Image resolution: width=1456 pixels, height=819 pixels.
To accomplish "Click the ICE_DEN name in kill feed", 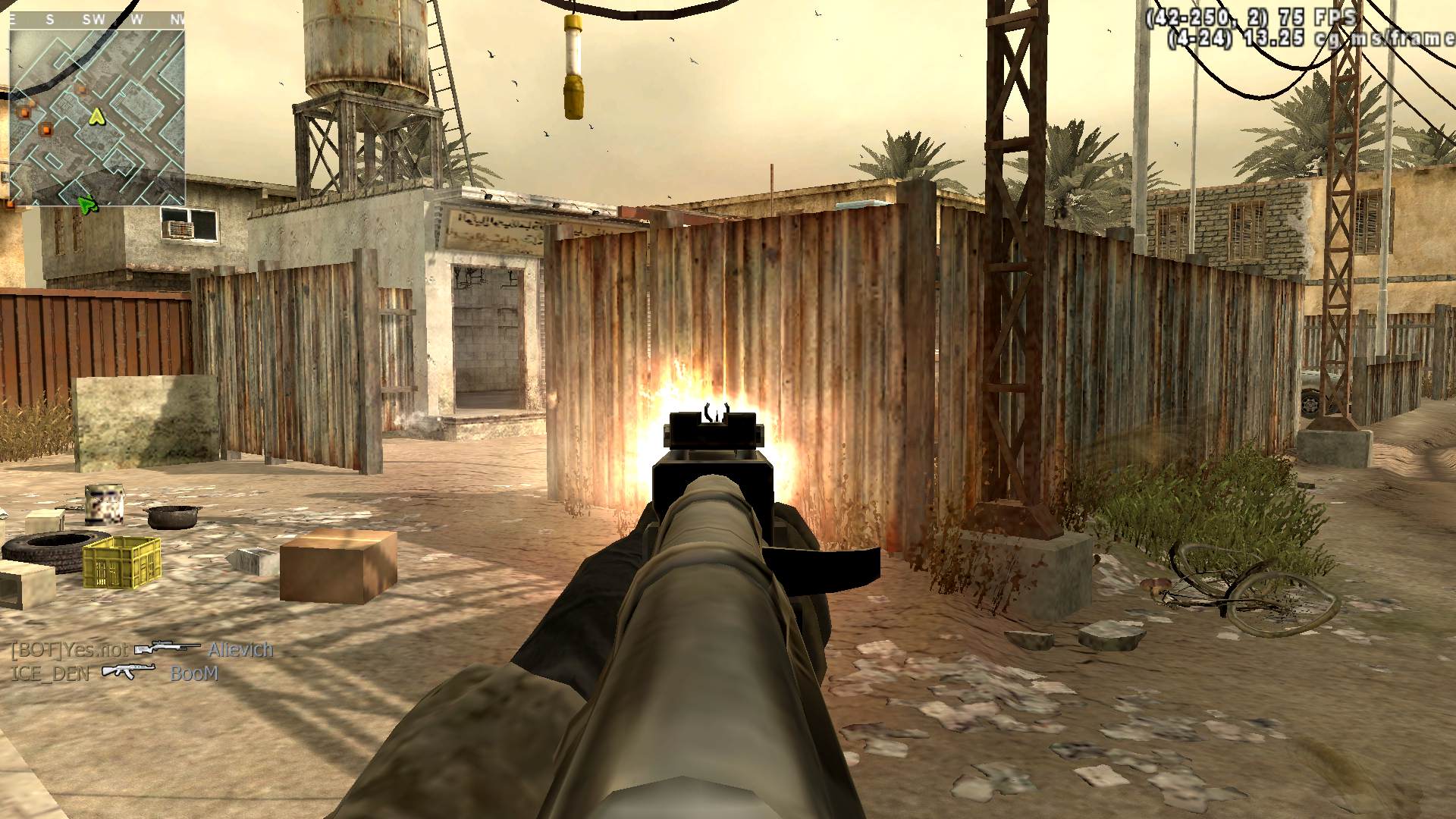I will point(49,673).
